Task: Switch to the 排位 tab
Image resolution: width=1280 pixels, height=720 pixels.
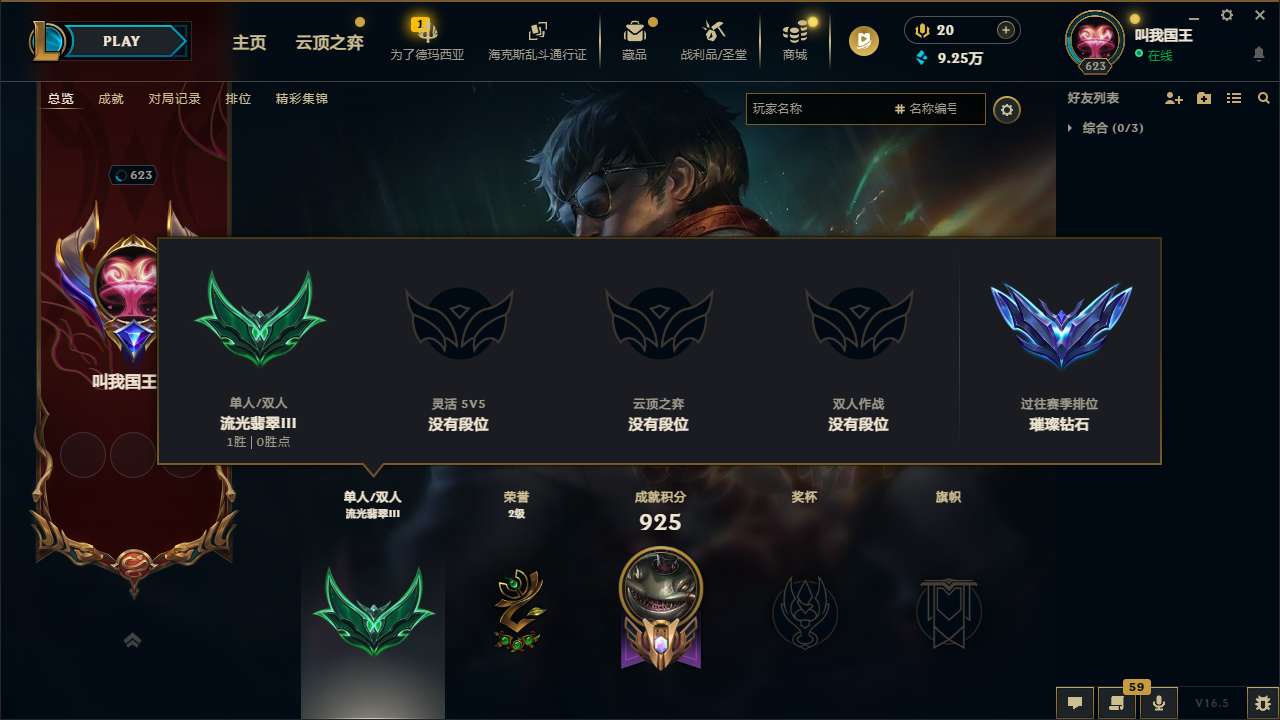Action: click(238, 99)
